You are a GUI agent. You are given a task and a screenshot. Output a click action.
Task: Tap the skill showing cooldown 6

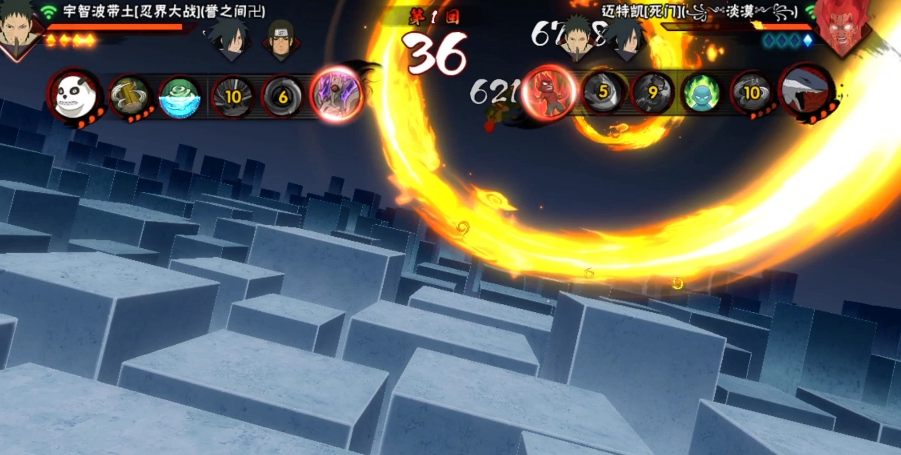click(x=282, y=96)
